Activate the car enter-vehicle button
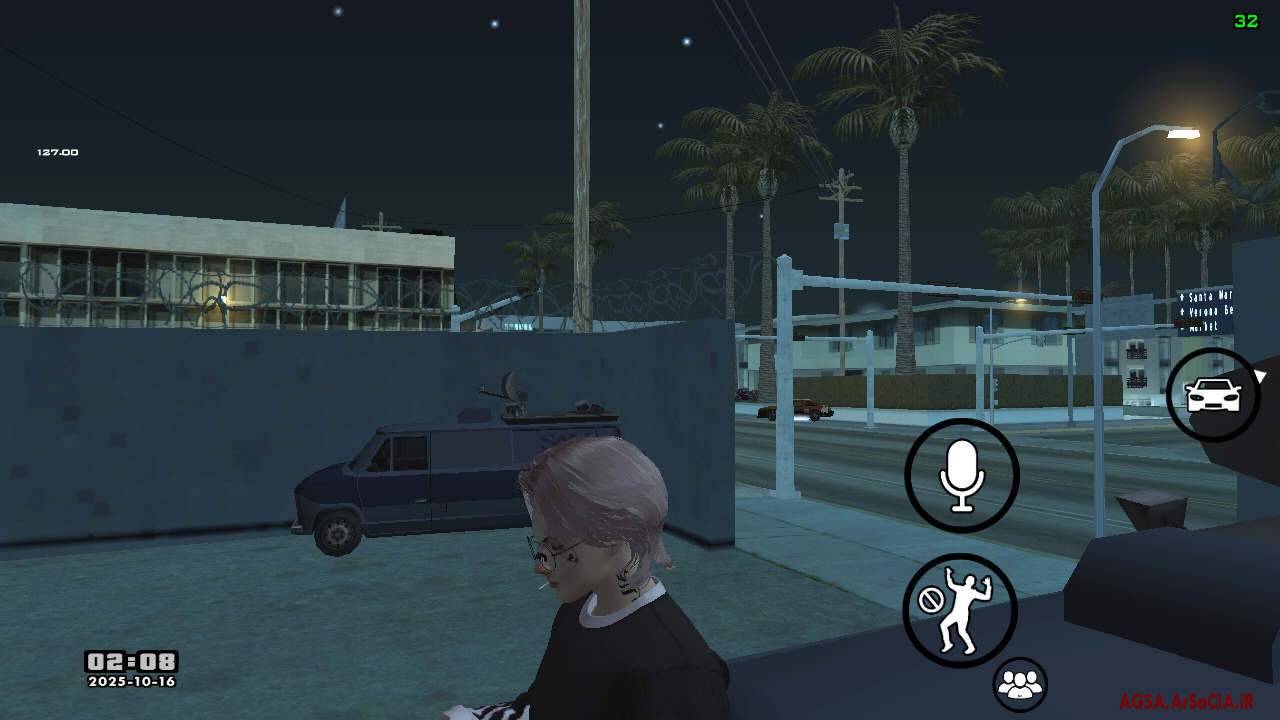 click(1213, 395)
